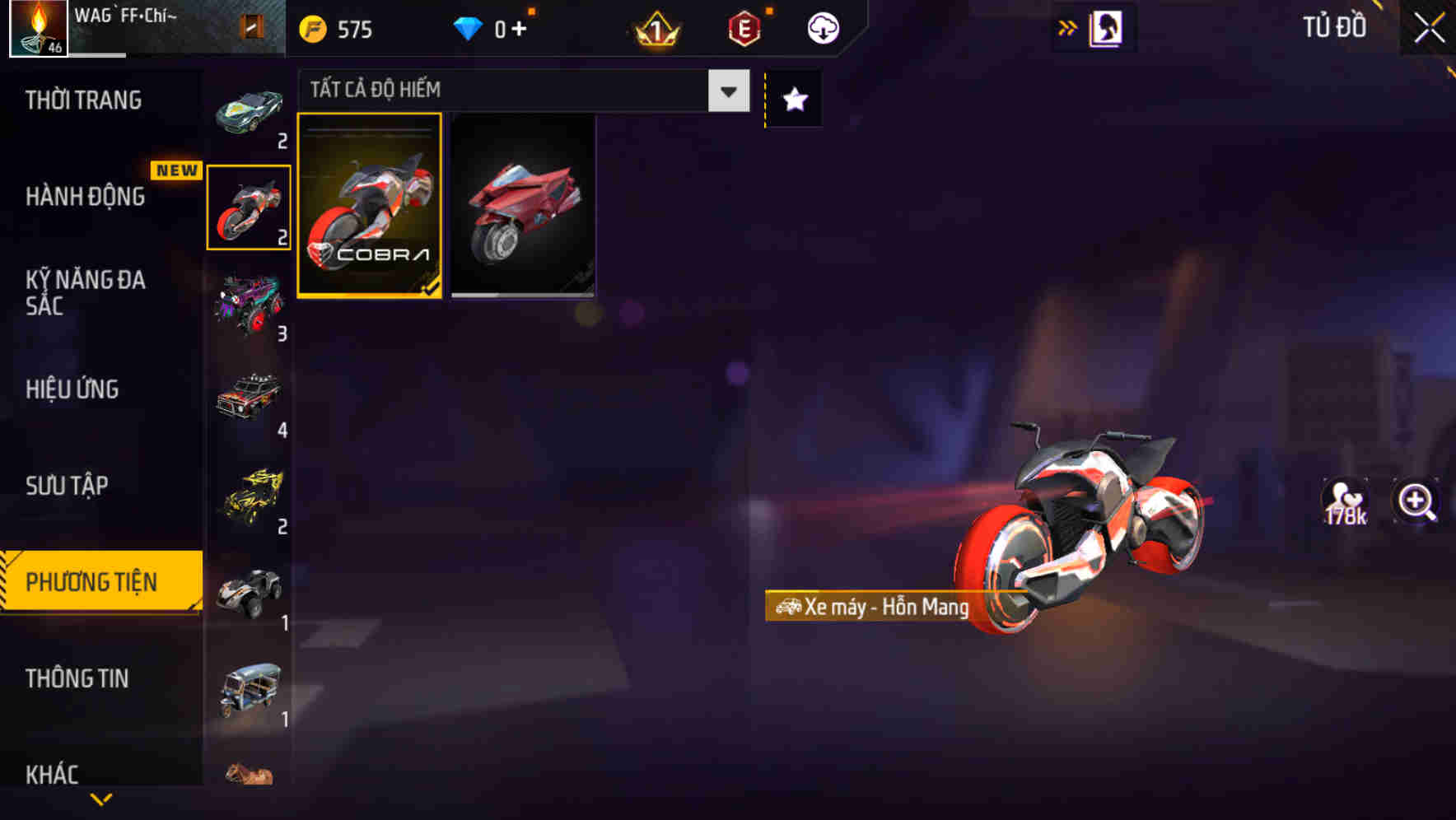Open the THÔNG TIN section
The image size is (1456, 820).
[x=78, y=678]
